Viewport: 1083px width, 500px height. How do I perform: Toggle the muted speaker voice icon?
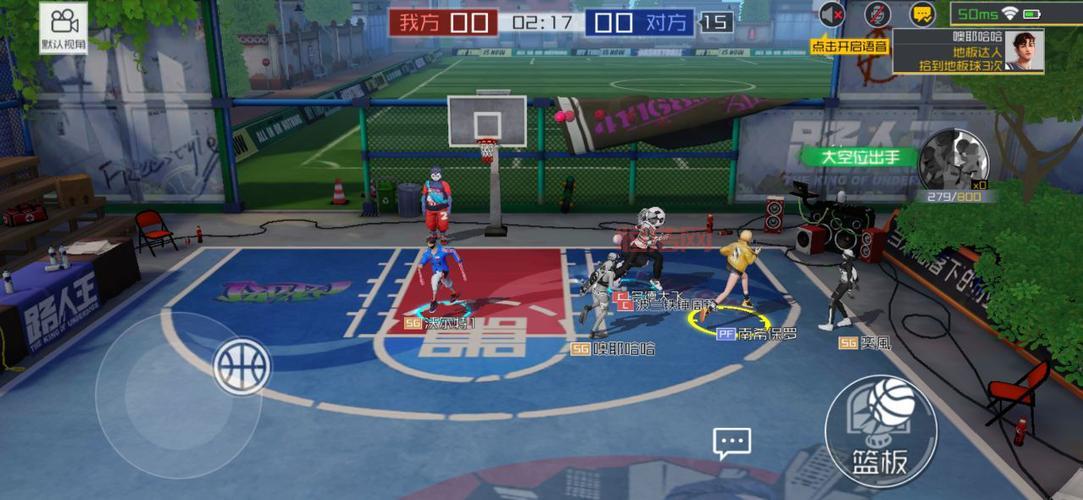point(832,14)
